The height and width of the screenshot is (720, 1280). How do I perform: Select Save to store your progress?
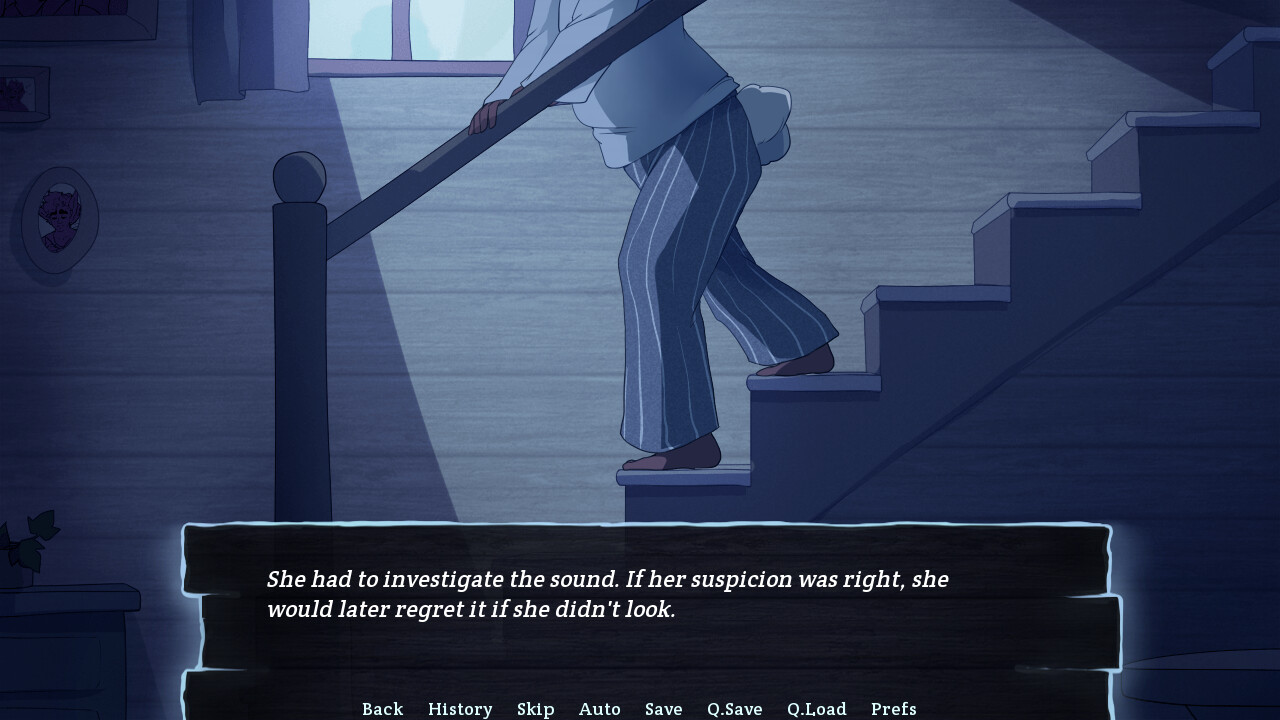pos(664,709)
